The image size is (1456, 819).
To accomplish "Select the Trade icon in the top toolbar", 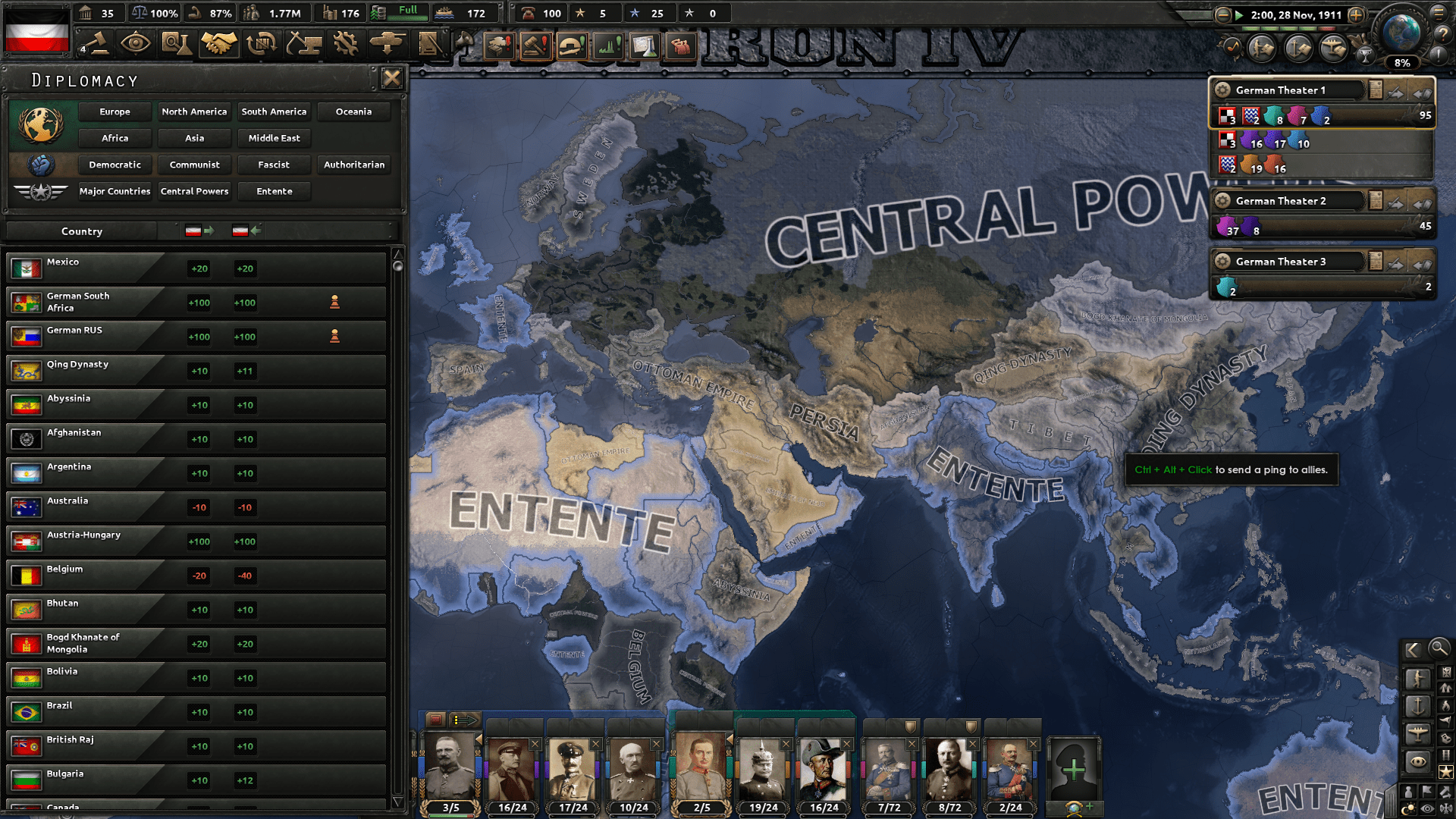I will (262, 44).
